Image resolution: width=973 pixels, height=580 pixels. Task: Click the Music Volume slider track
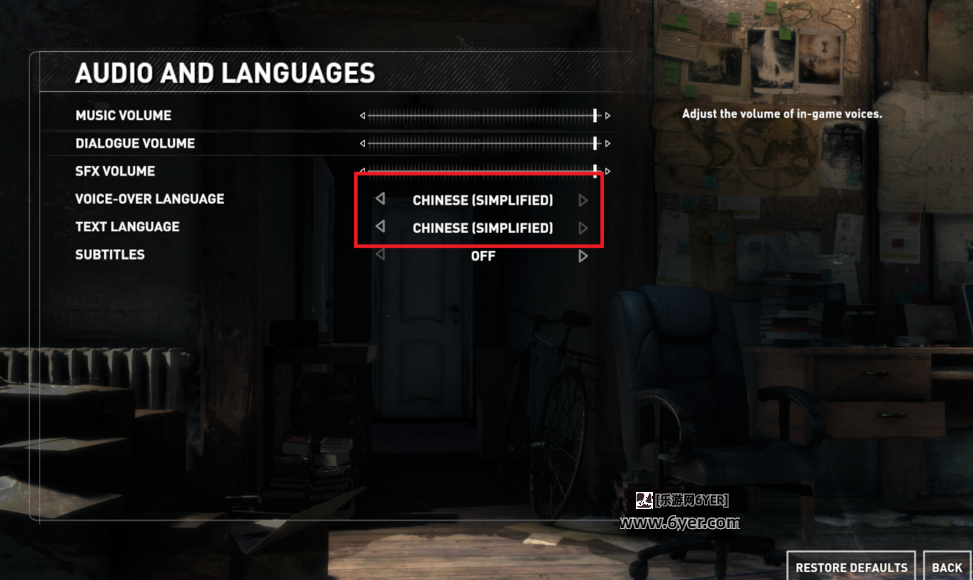pyautogui.click(x=480, y=116)
